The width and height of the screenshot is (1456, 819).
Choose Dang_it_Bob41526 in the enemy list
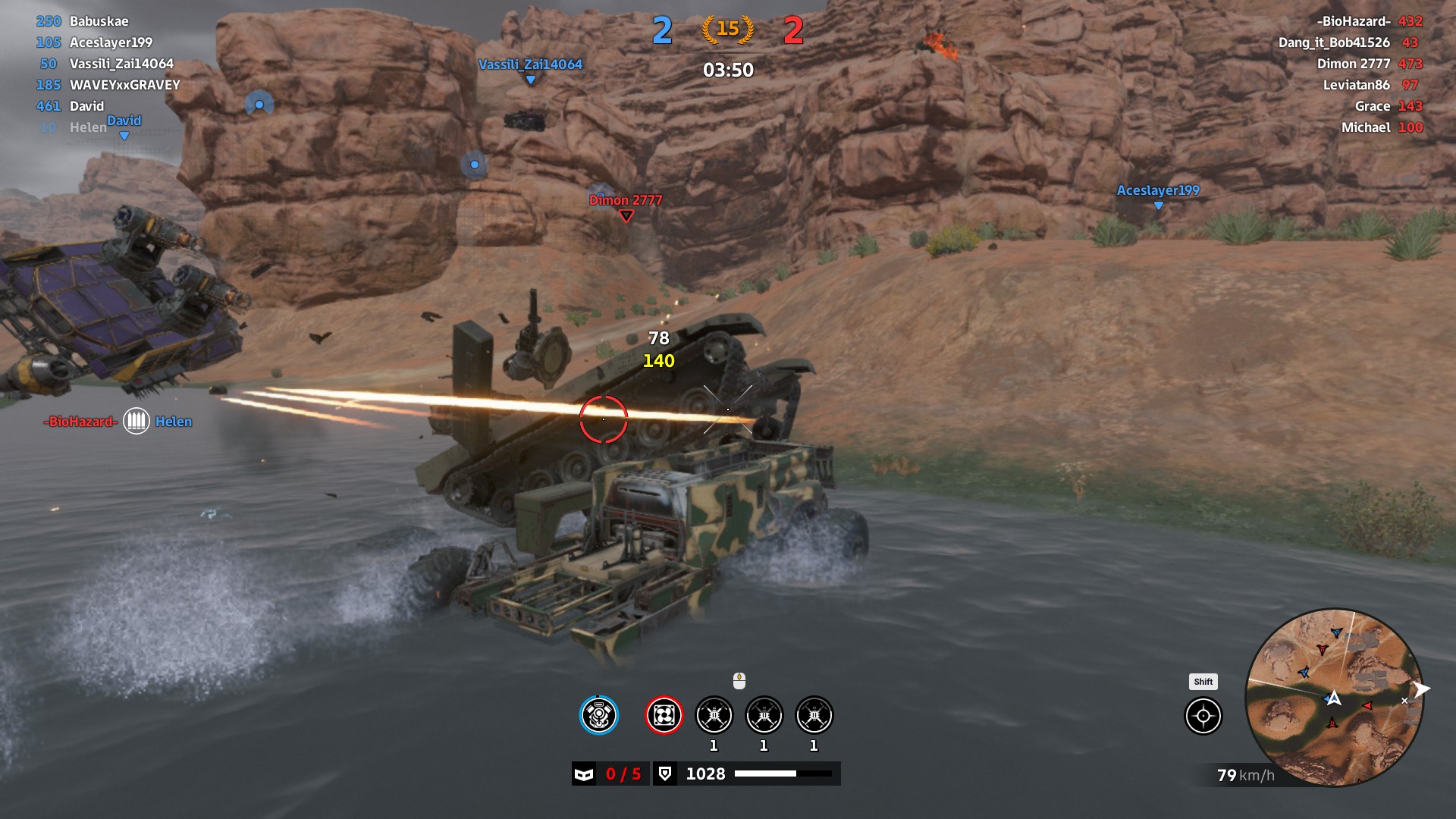[x=1334, y=42]
